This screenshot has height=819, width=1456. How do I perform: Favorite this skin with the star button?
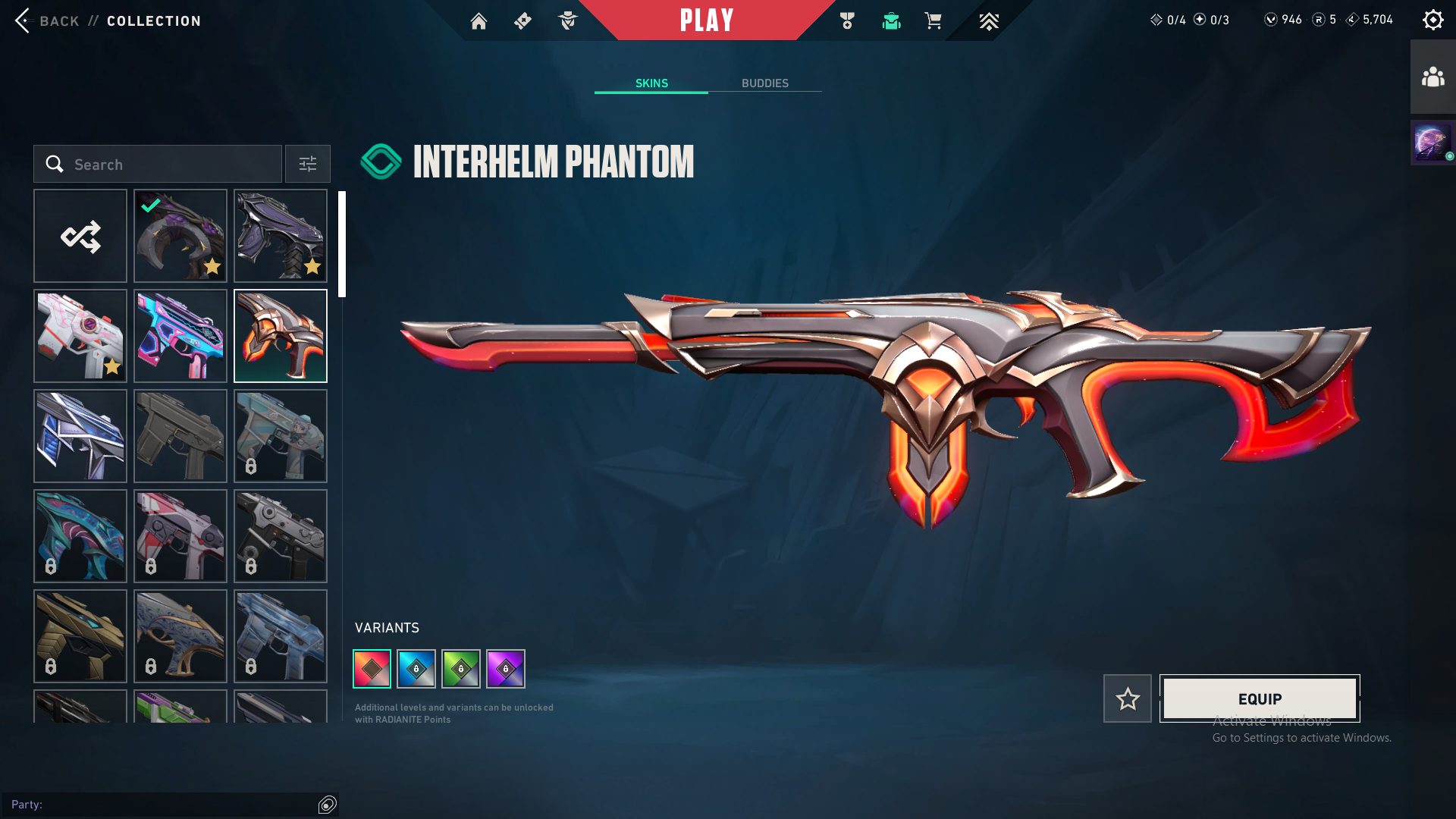(x=1128, y=698)
